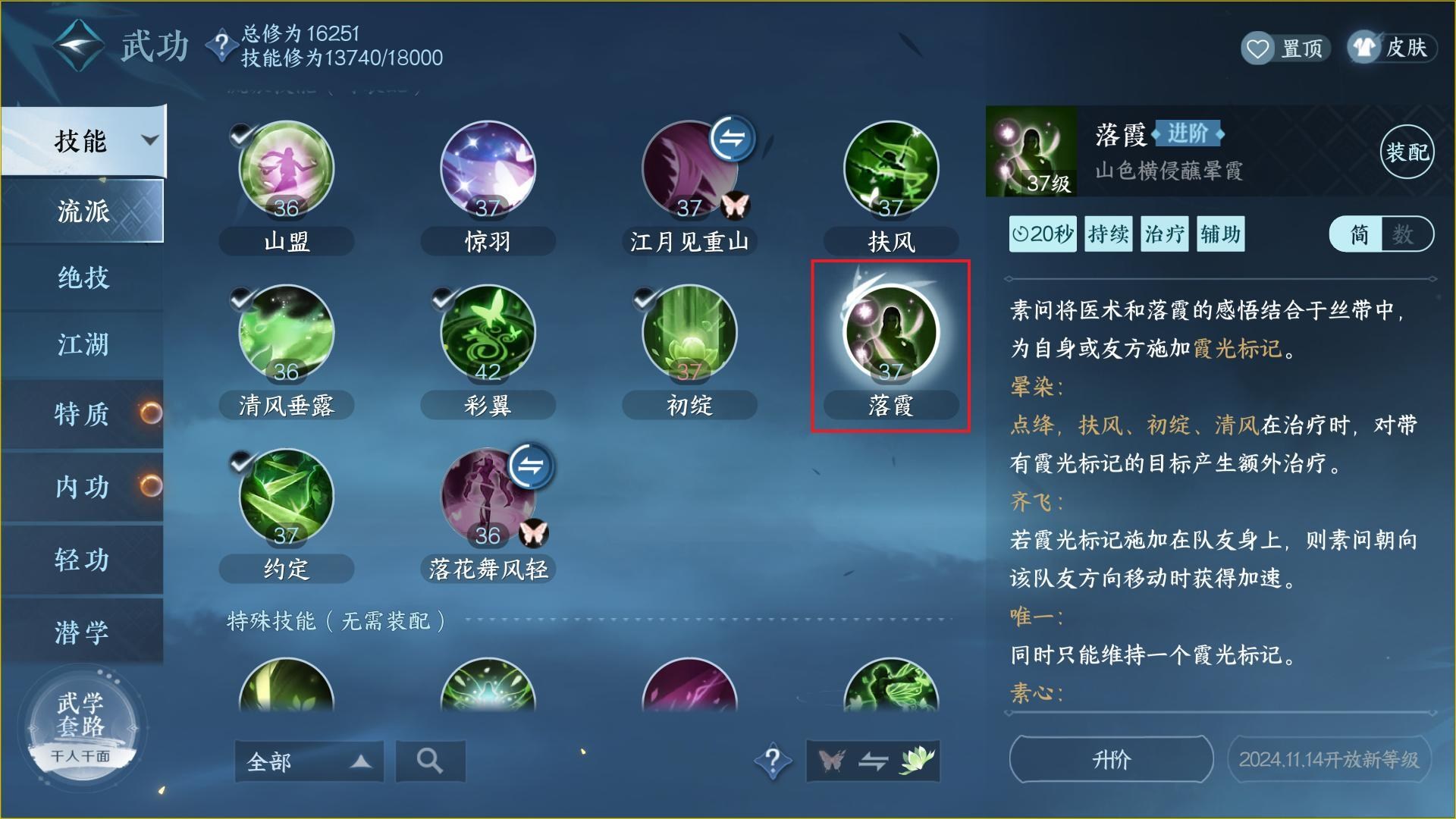
Task: Select the 落霞 skill icon
Action: pos(891,334)
